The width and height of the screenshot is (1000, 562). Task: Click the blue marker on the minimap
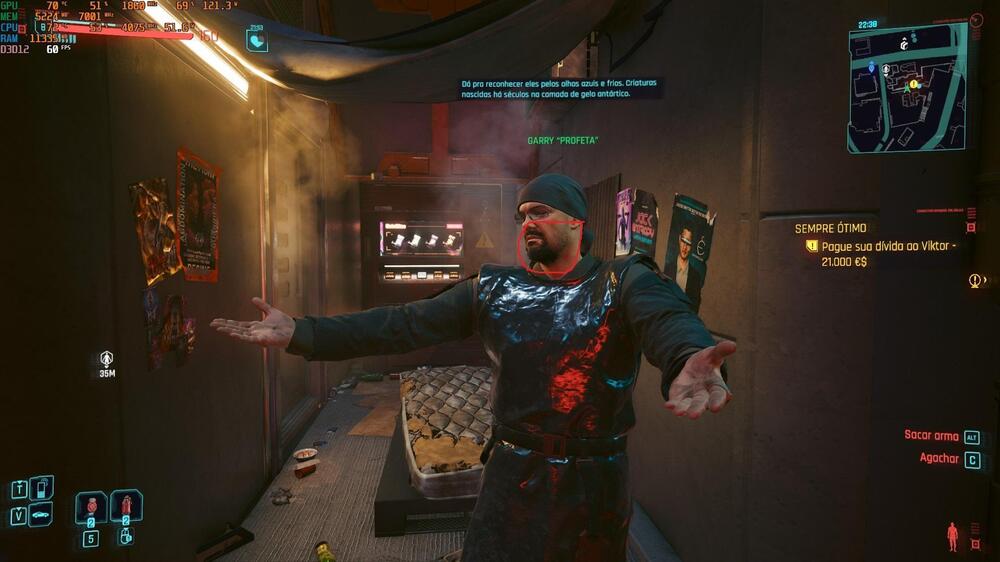(x=871, y=67)
